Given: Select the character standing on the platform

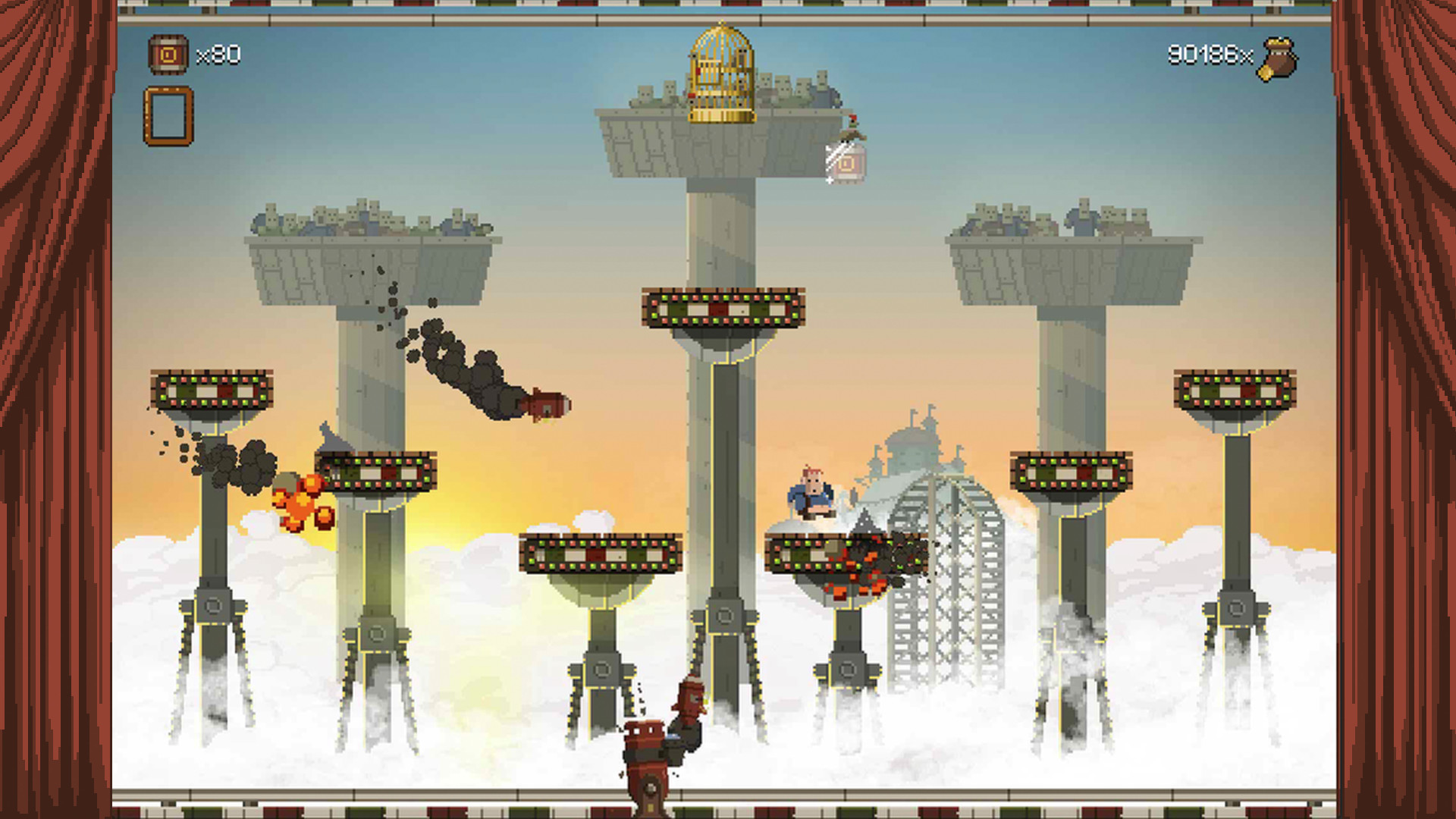Looking at the screenshot, I should [x=811, y=493].
